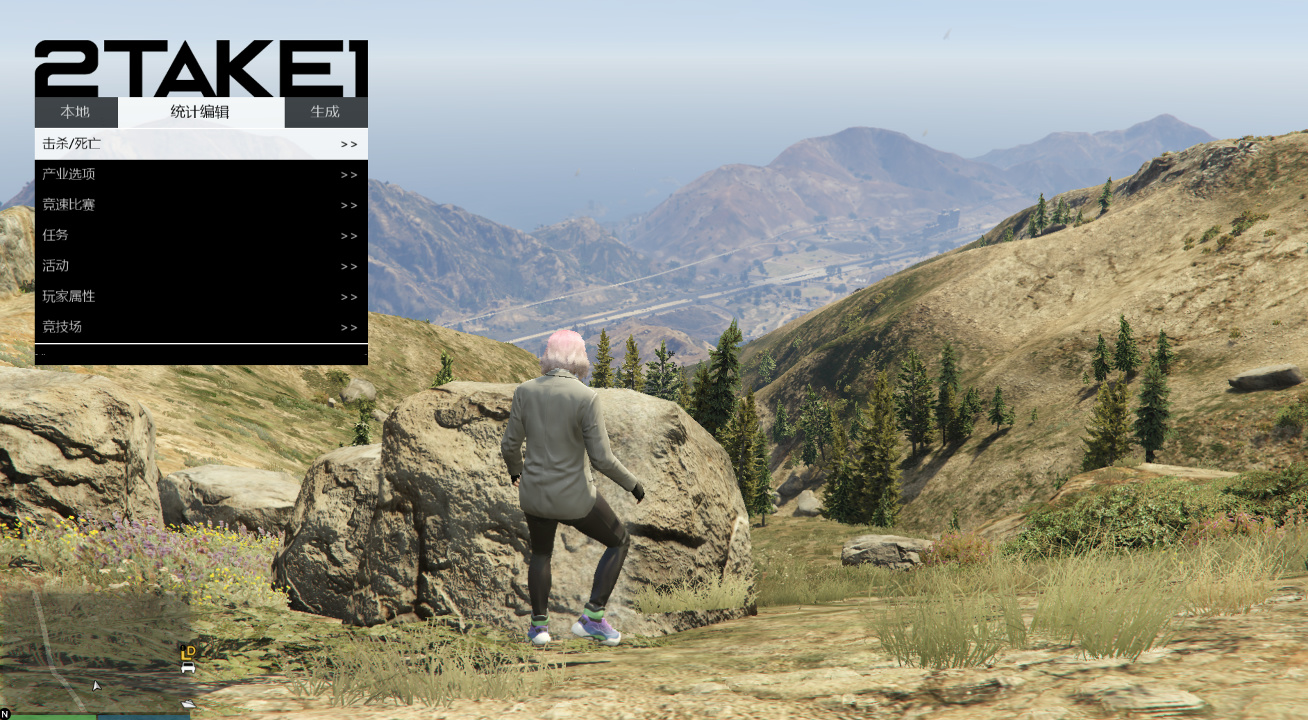
Task: Open the 竞速比赛 entry
Action: tap(200, 205)
